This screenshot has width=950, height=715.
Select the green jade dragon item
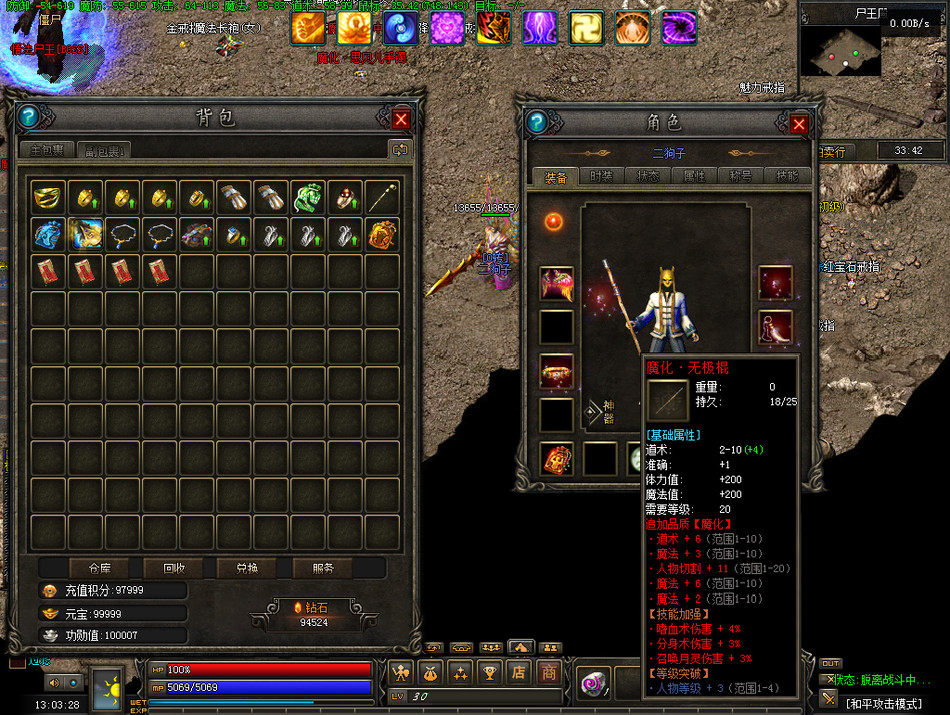(x=306, y=197)
